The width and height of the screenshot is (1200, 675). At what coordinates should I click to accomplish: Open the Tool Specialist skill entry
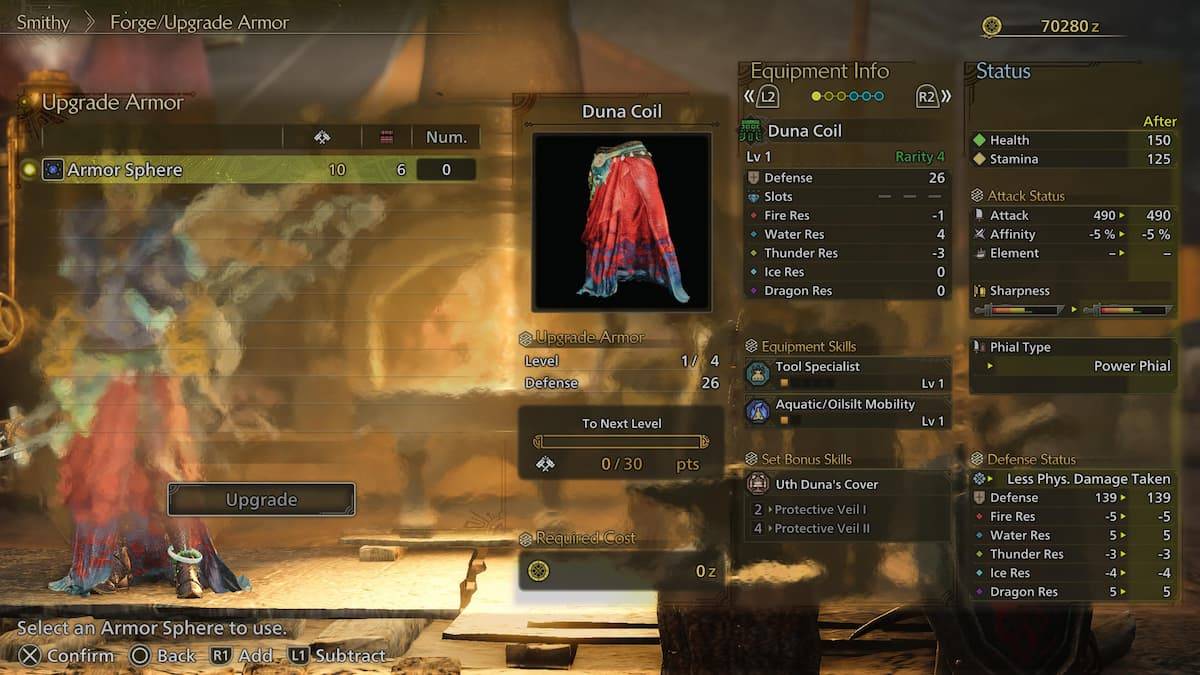[x=847, y=375]
